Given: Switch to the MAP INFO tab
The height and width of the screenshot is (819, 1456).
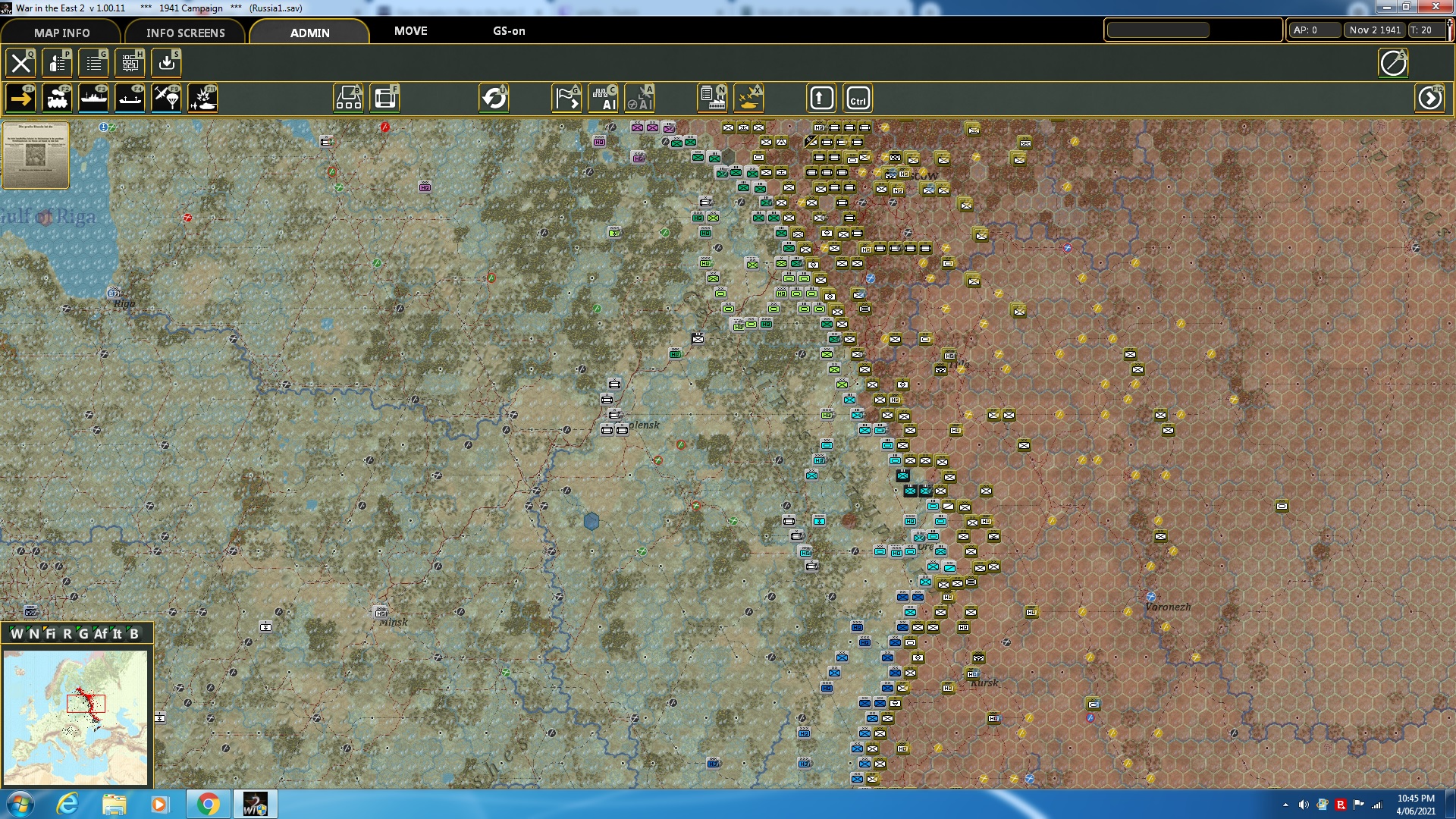Looking at the screenshot, I should tap(61, 33).
